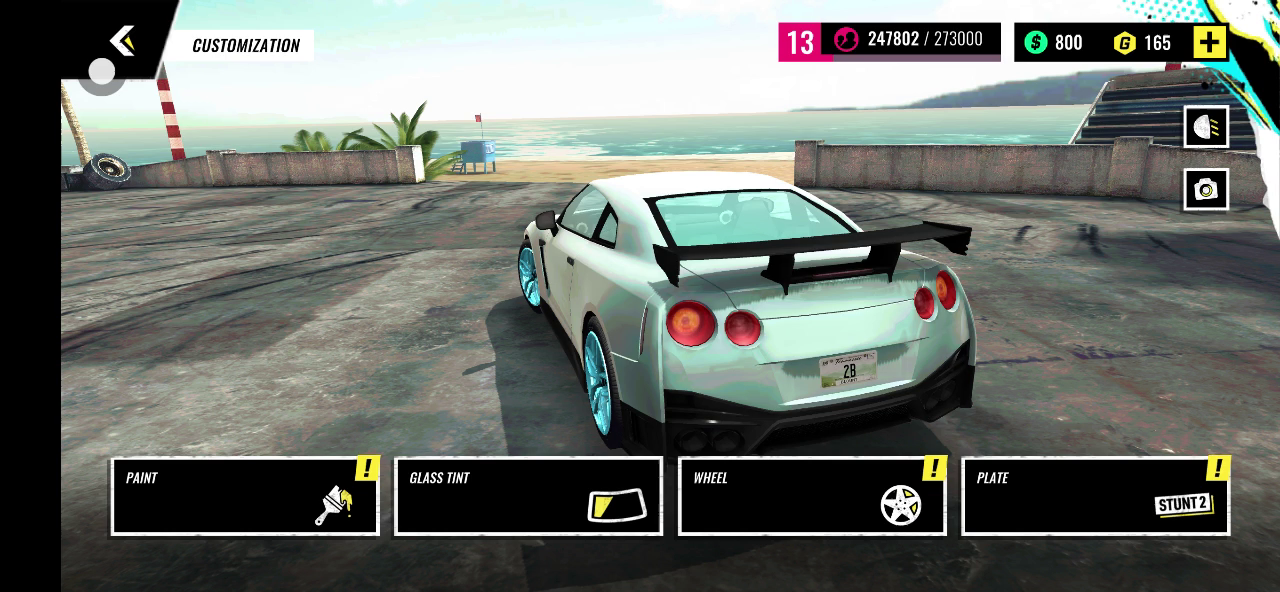This screenshot has height=592, width=1280.
Task: Choose the Wheel customization category
Action: pos(812,496)
